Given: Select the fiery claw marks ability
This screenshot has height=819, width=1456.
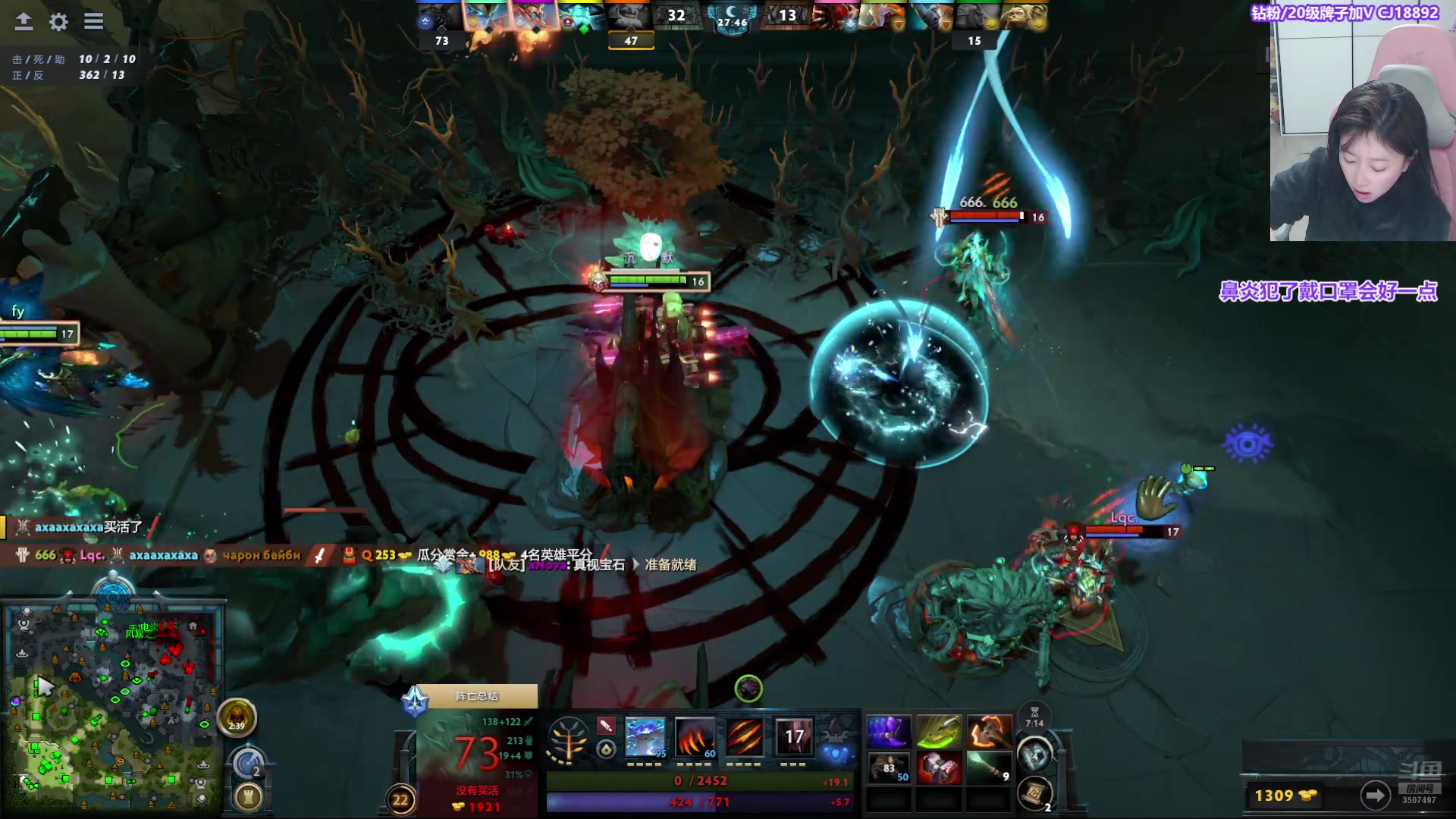Looking at the screenshot, I should coord(695,737).
